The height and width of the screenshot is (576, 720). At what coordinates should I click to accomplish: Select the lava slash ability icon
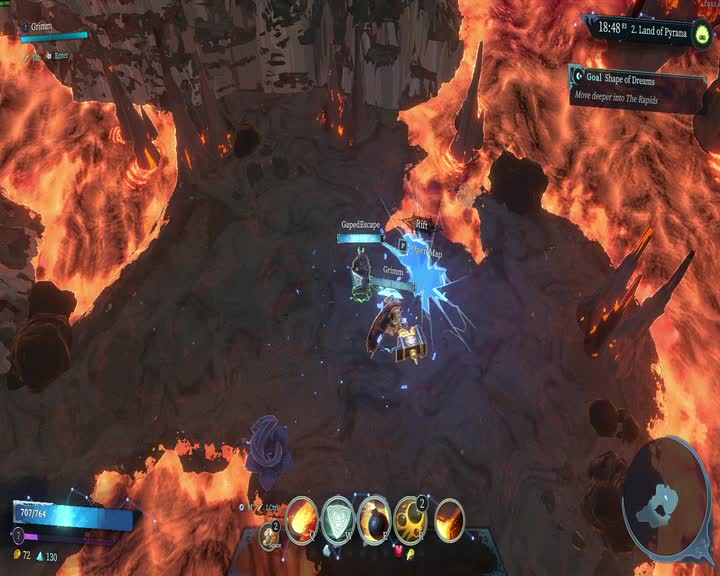pos(449,520)
